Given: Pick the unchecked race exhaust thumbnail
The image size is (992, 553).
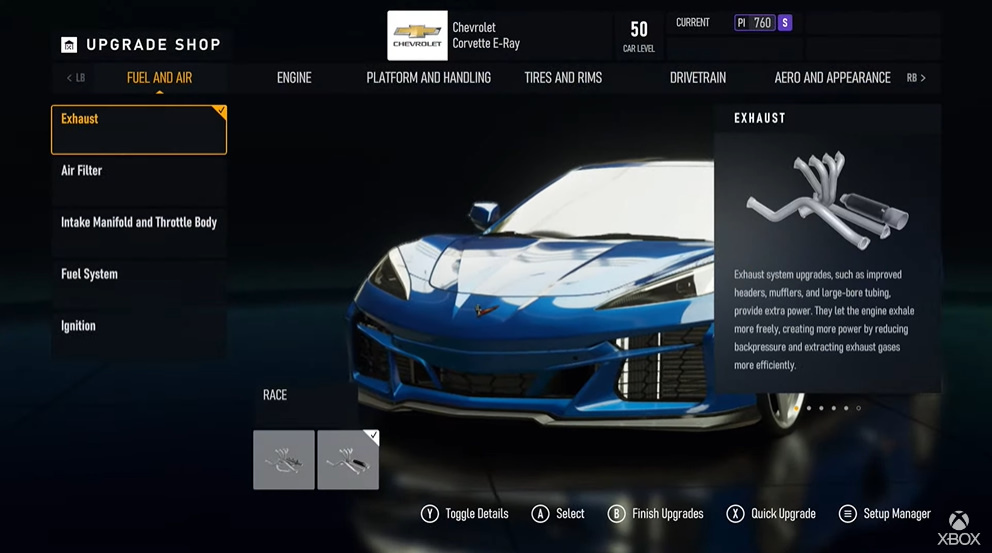Looking at the screenshot, I should (284, 460).
